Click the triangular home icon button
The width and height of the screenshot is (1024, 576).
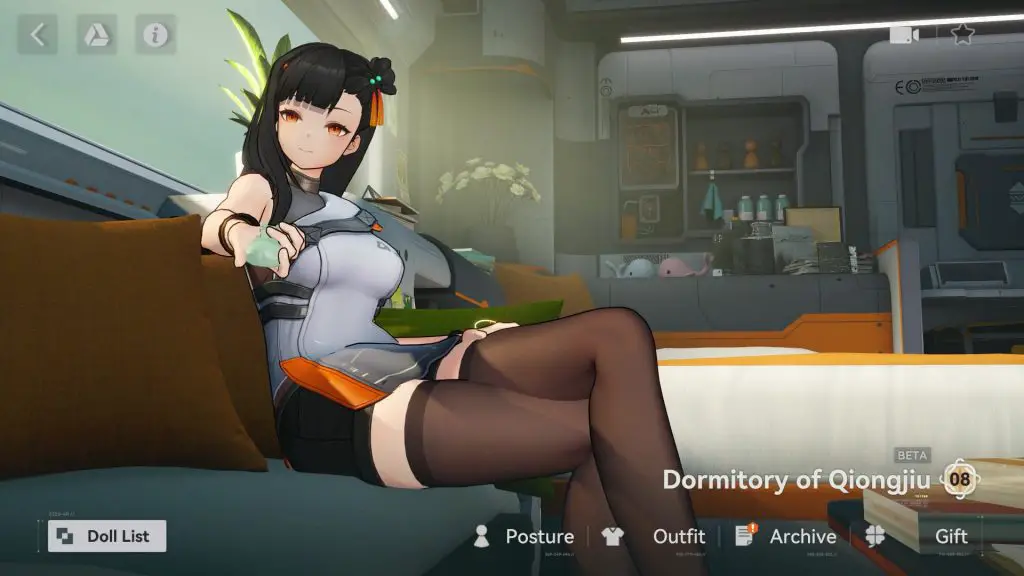click(x=97, y=35)
